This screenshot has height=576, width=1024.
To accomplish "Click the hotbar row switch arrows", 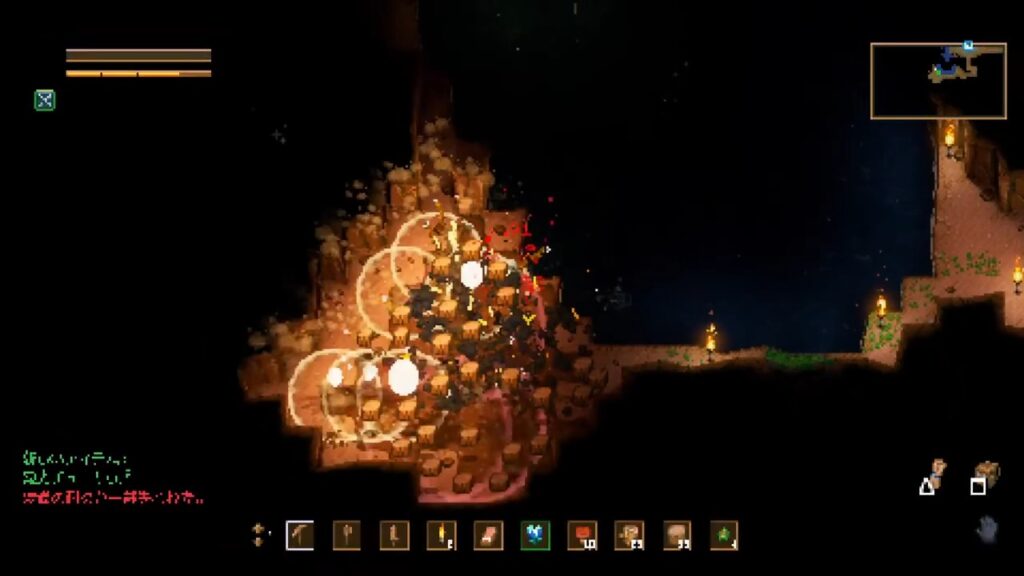I will (x=258, y=535).
